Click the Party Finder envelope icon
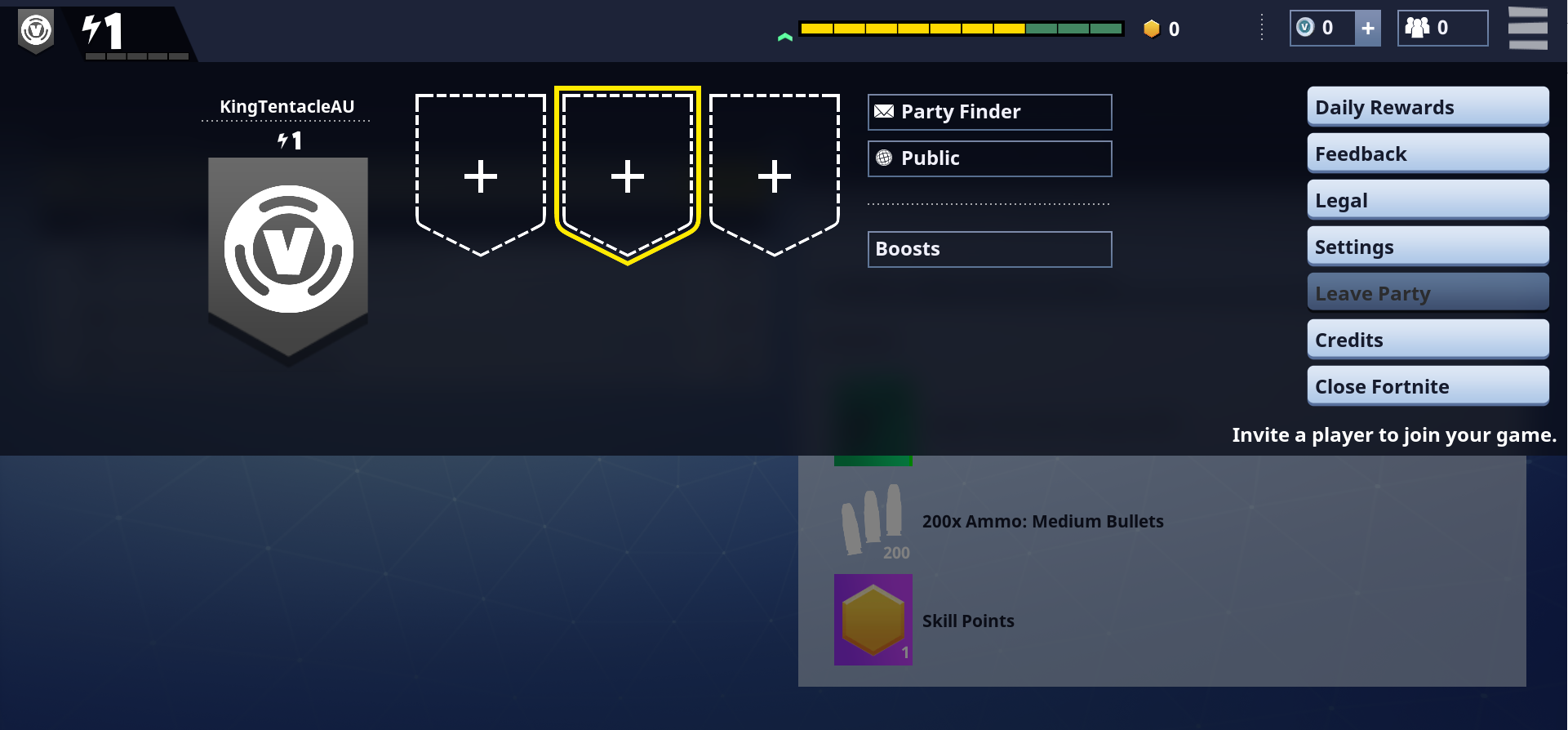Image resolution: width=1568 pixels, height=730 pixels. point(884,112)
